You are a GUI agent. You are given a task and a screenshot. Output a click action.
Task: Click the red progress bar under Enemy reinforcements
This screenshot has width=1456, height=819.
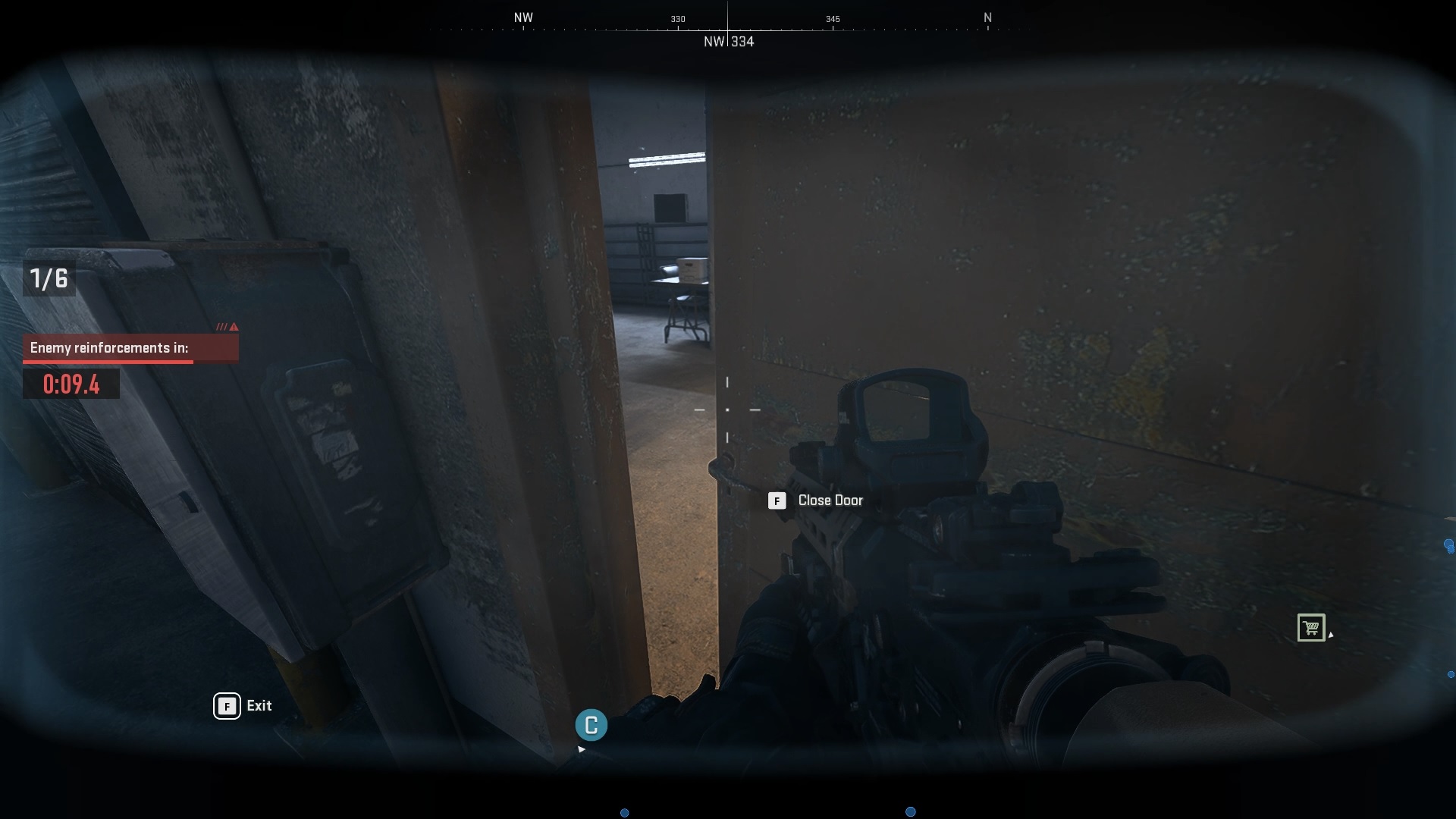(107, 362)
